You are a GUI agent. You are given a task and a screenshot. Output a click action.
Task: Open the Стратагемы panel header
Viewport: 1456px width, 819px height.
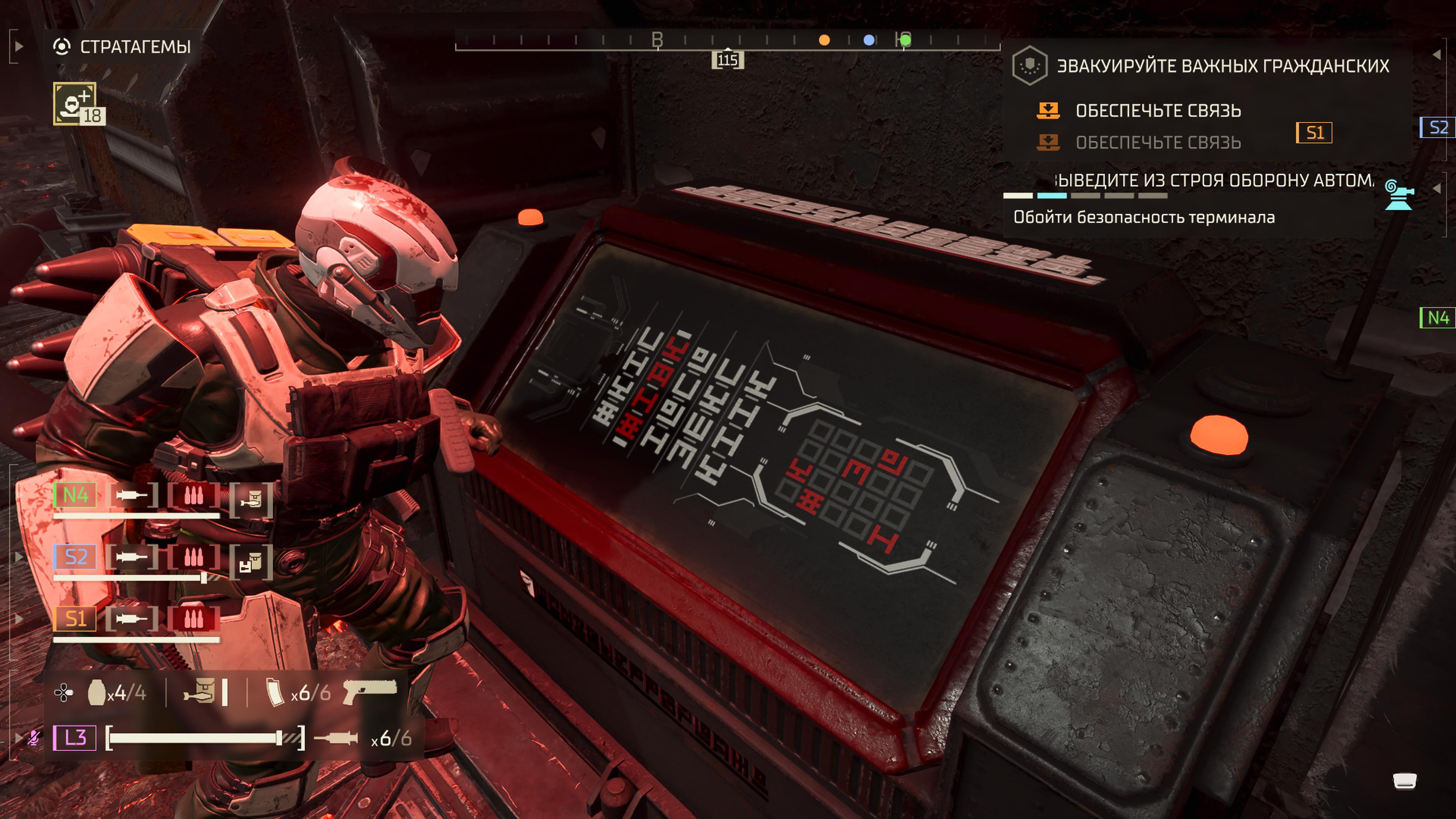point(135,46)
